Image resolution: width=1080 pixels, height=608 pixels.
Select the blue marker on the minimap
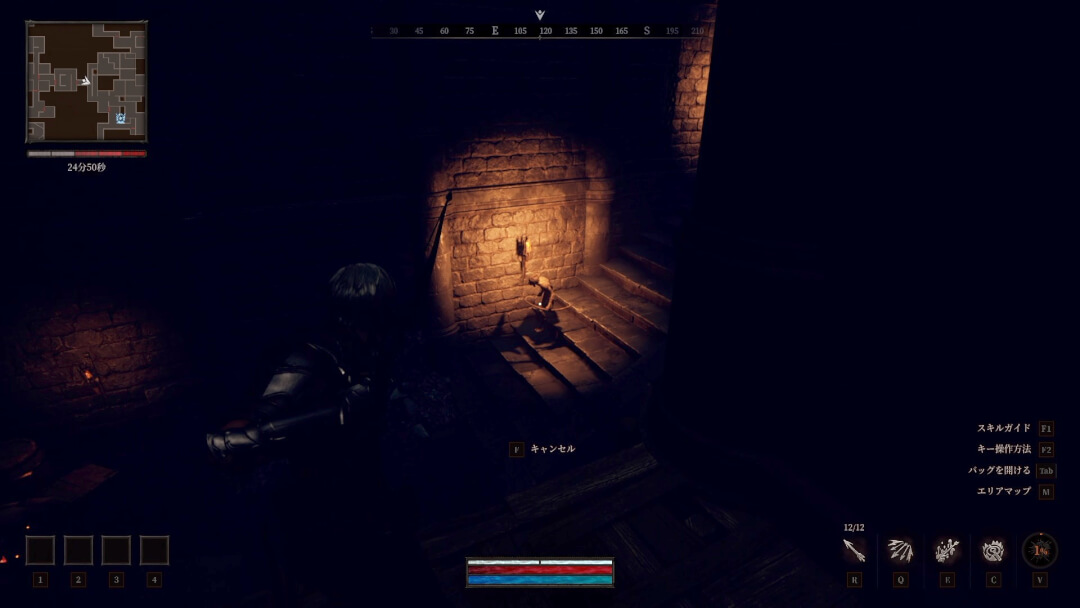[120, 118]
